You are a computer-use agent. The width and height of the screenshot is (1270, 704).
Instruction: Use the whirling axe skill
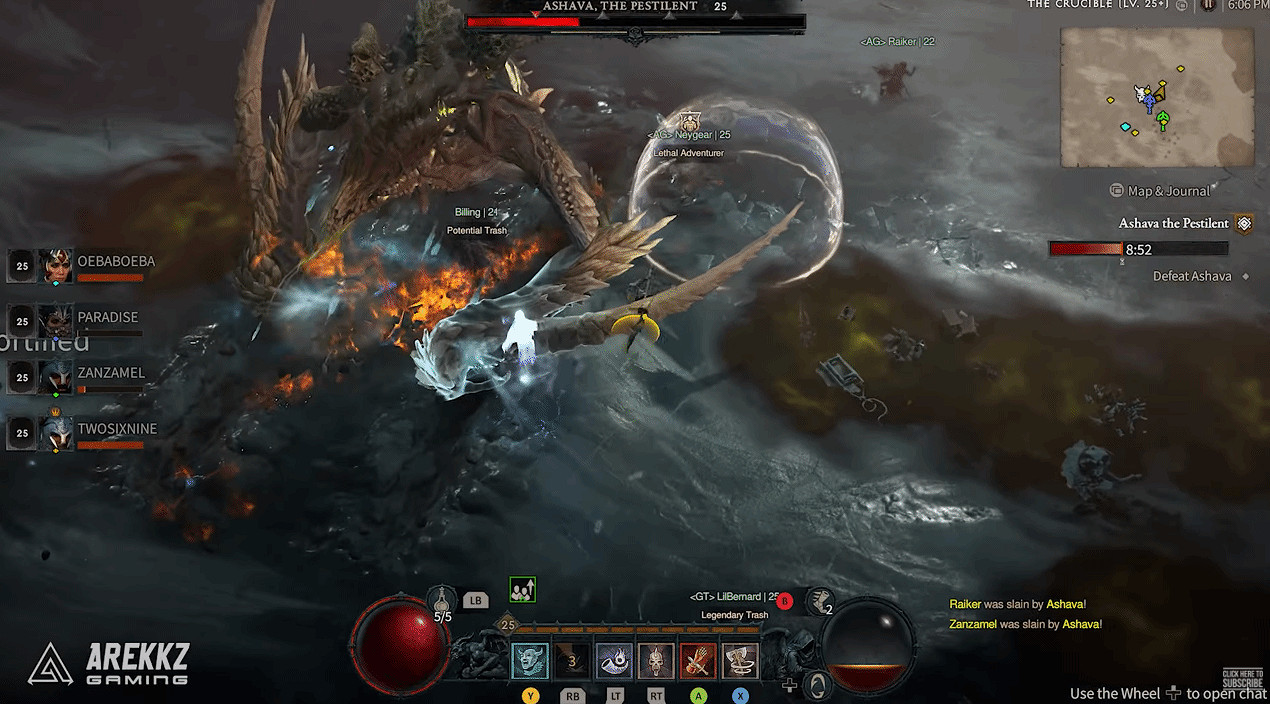(740, 661)
